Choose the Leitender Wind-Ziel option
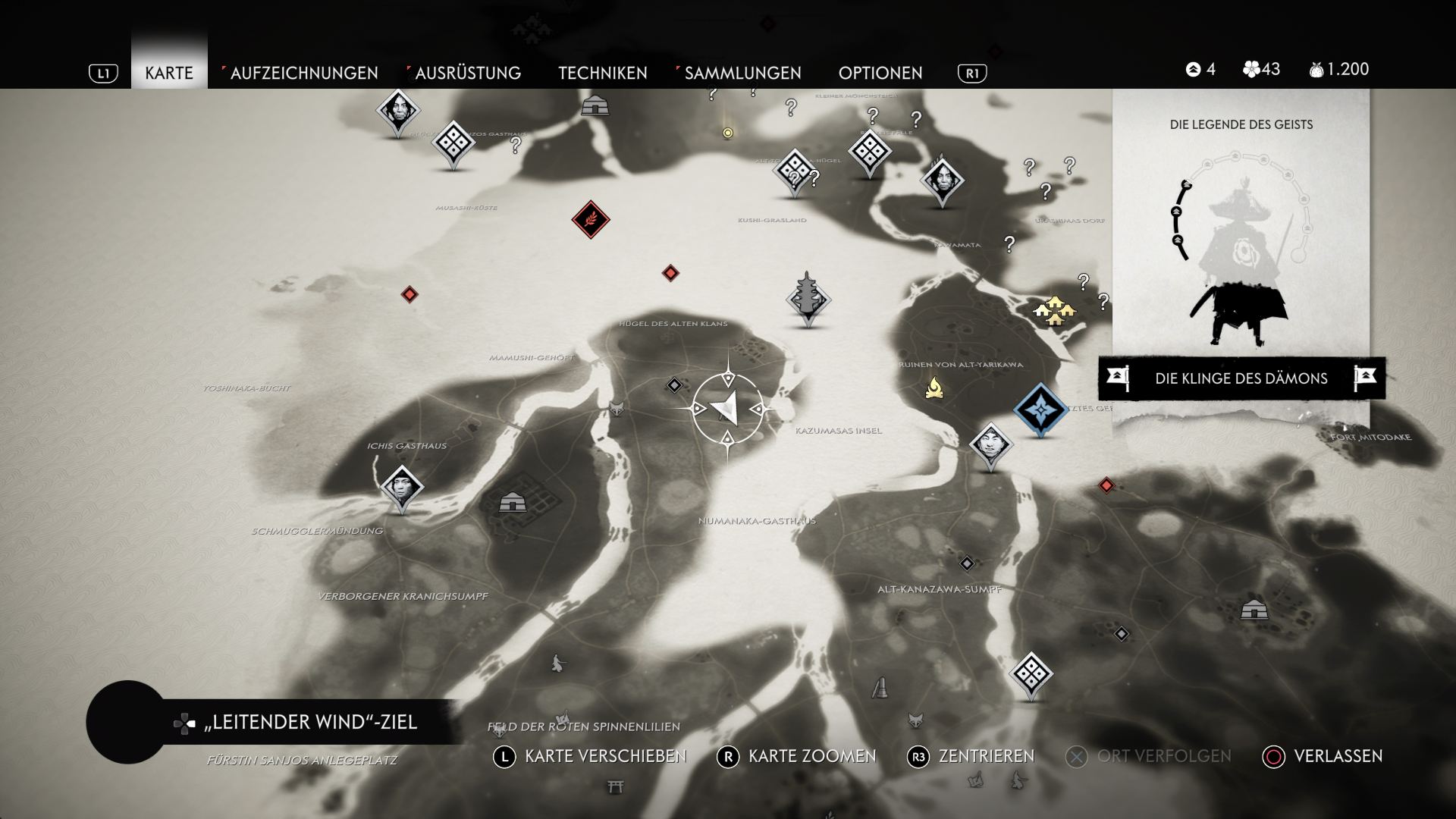This screenshot has height=819, width=1456. pyautogui.click(x=310, y=722)
